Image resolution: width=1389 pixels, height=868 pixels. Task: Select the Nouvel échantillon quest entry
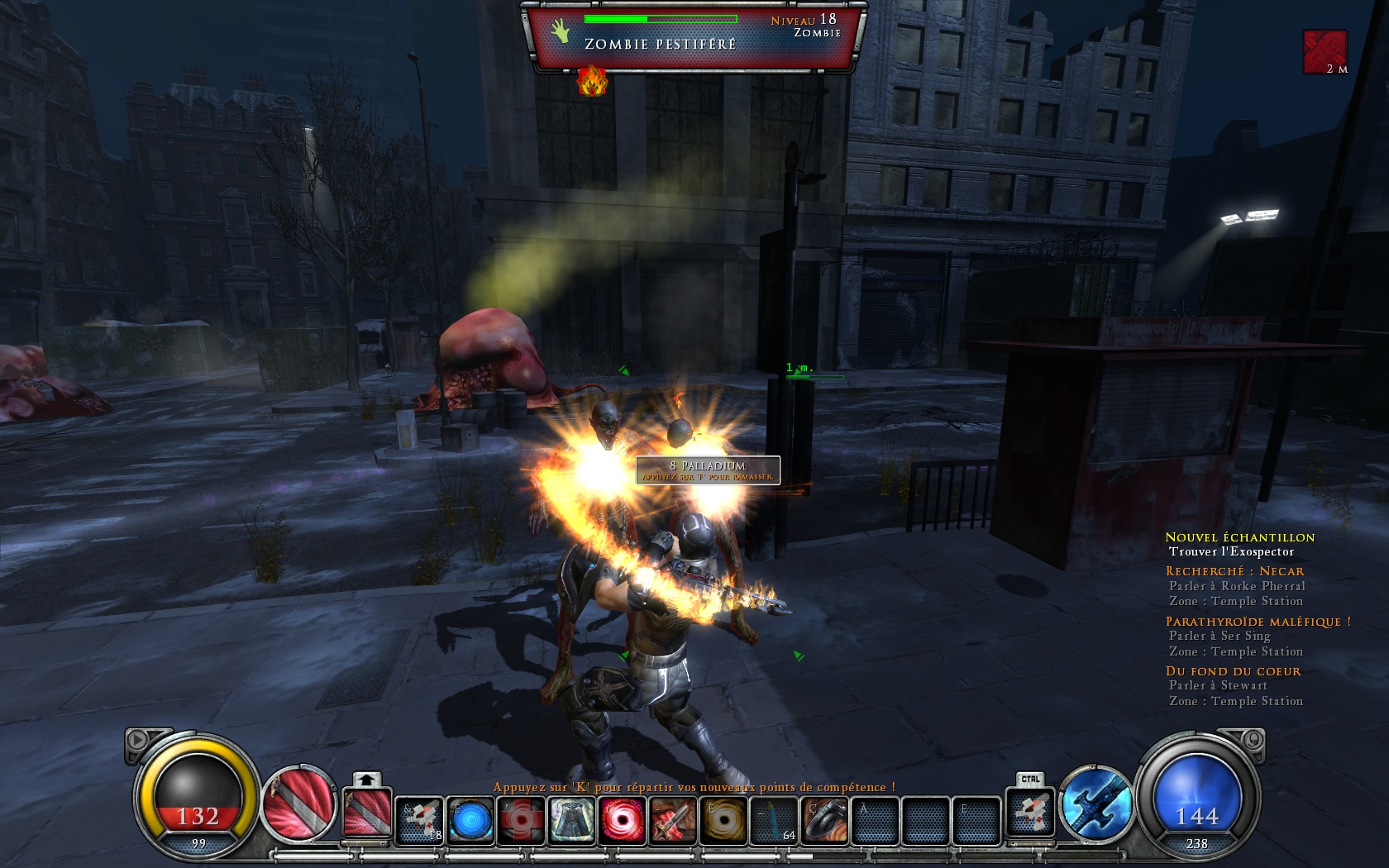[1239, 537]
